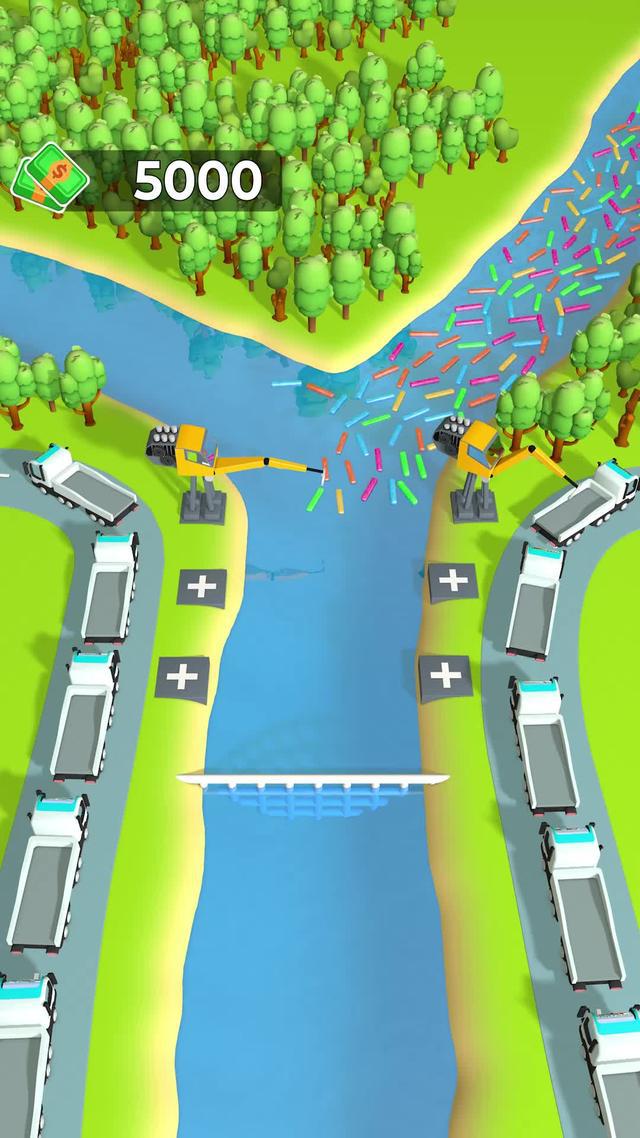The width and height of the screenshot is (640, 1138).
Task: Select the right-bank plus tile nearest the bridge
Action: (x=445, y=677)
